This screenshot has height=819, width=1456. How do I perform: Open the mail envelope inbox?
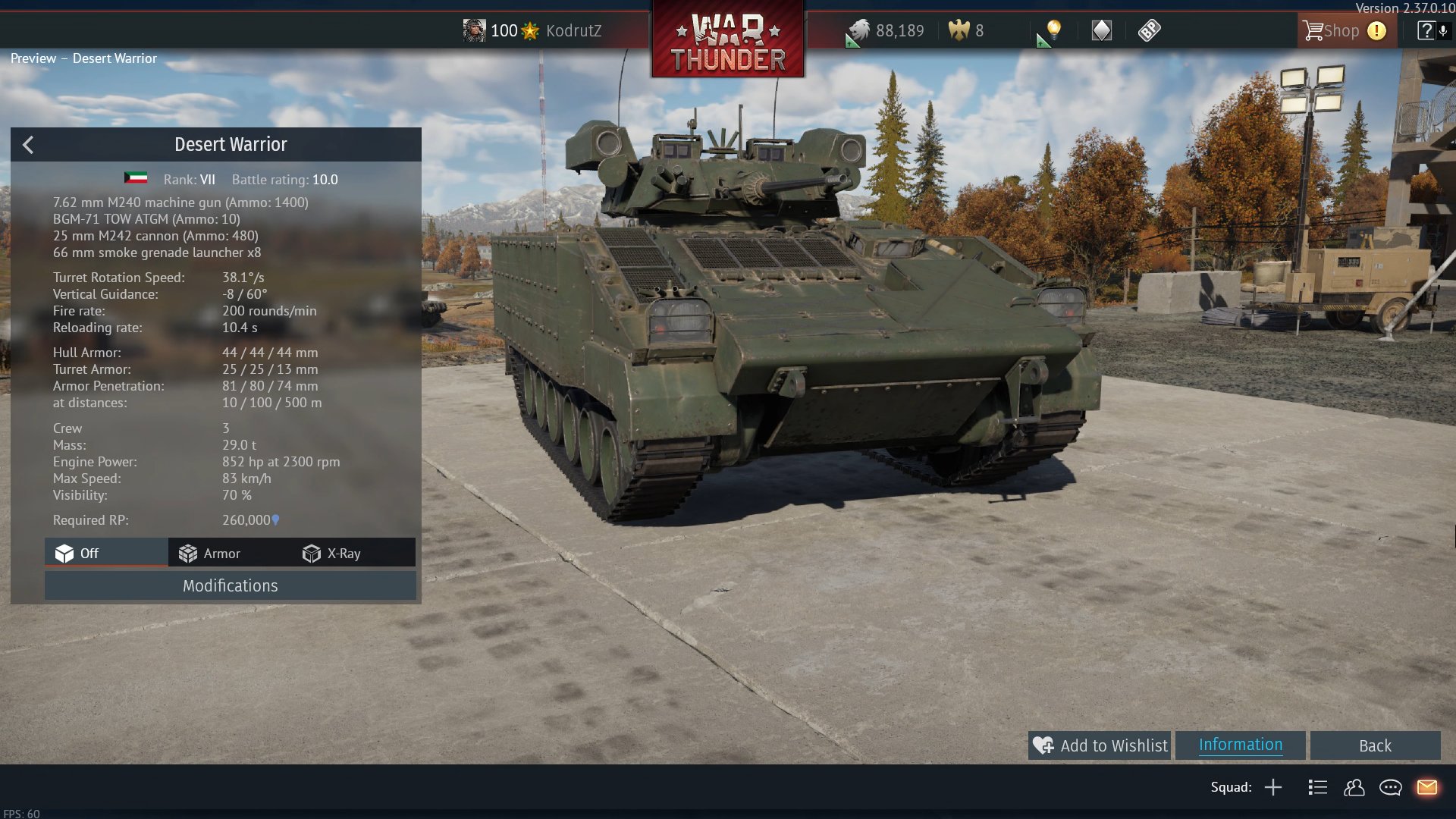point(1426,787)
